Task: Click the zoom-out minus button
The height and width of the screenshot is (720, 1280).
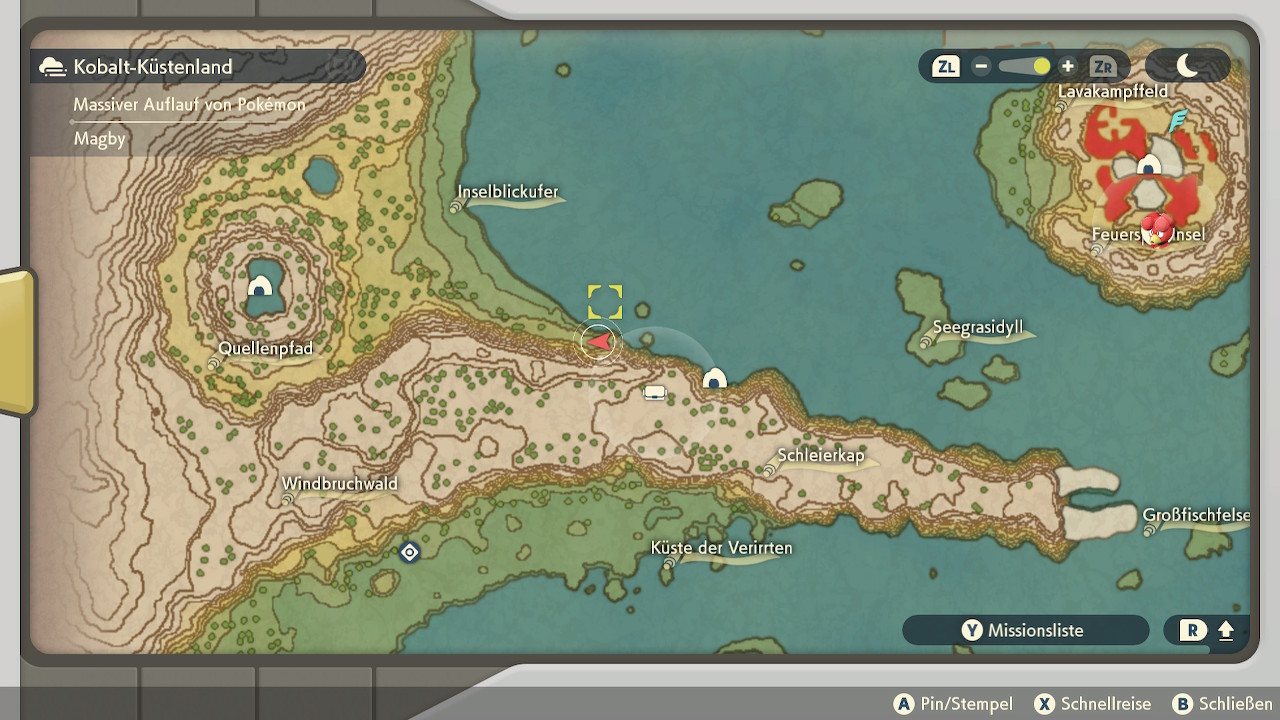Action: coord(981,67)
